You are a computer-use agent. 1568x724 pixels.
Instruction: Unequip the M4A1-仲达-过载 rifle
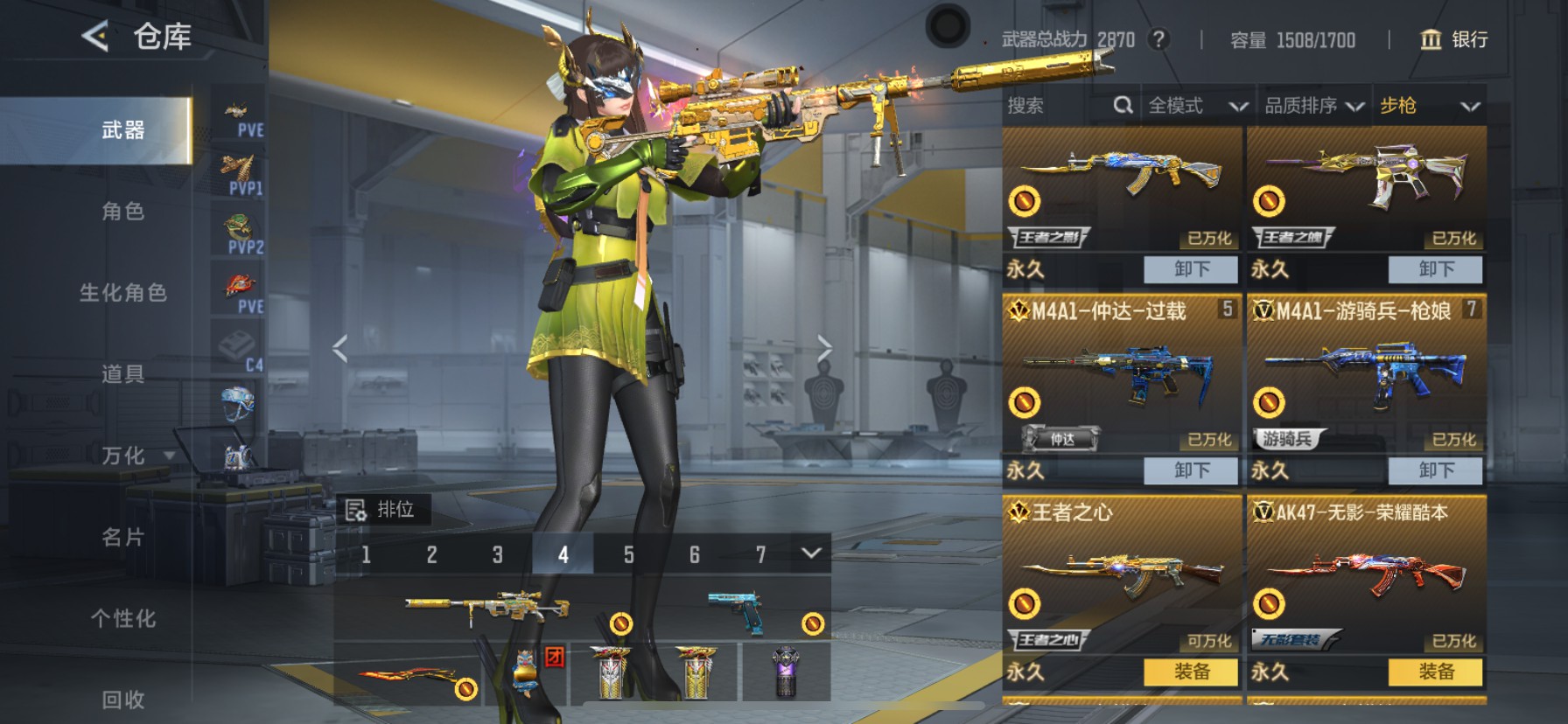pyautogui.click(x=1191, y=470)
